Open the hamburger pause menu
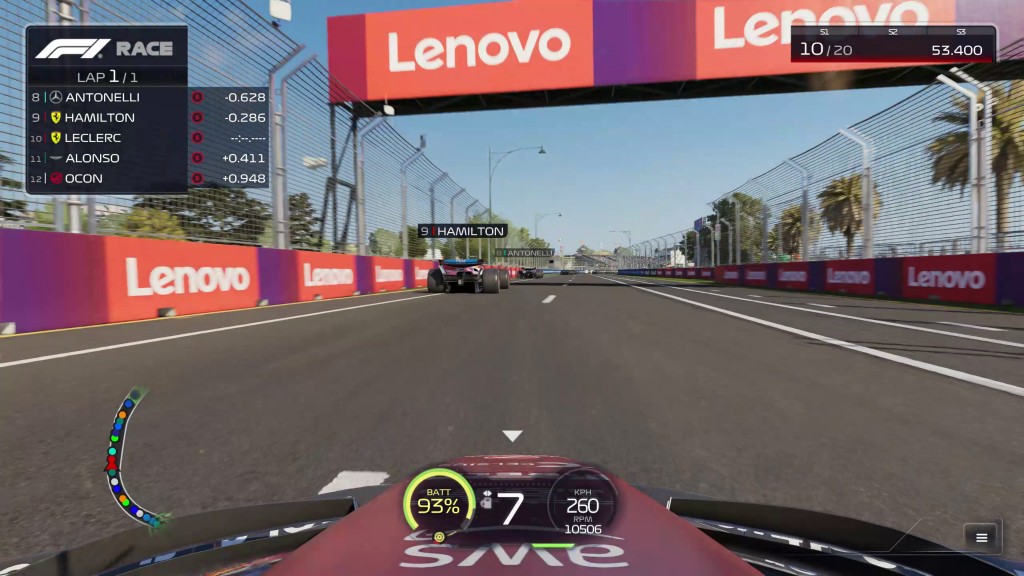This screenshot has height=576, width=1024. click(981, 537)
